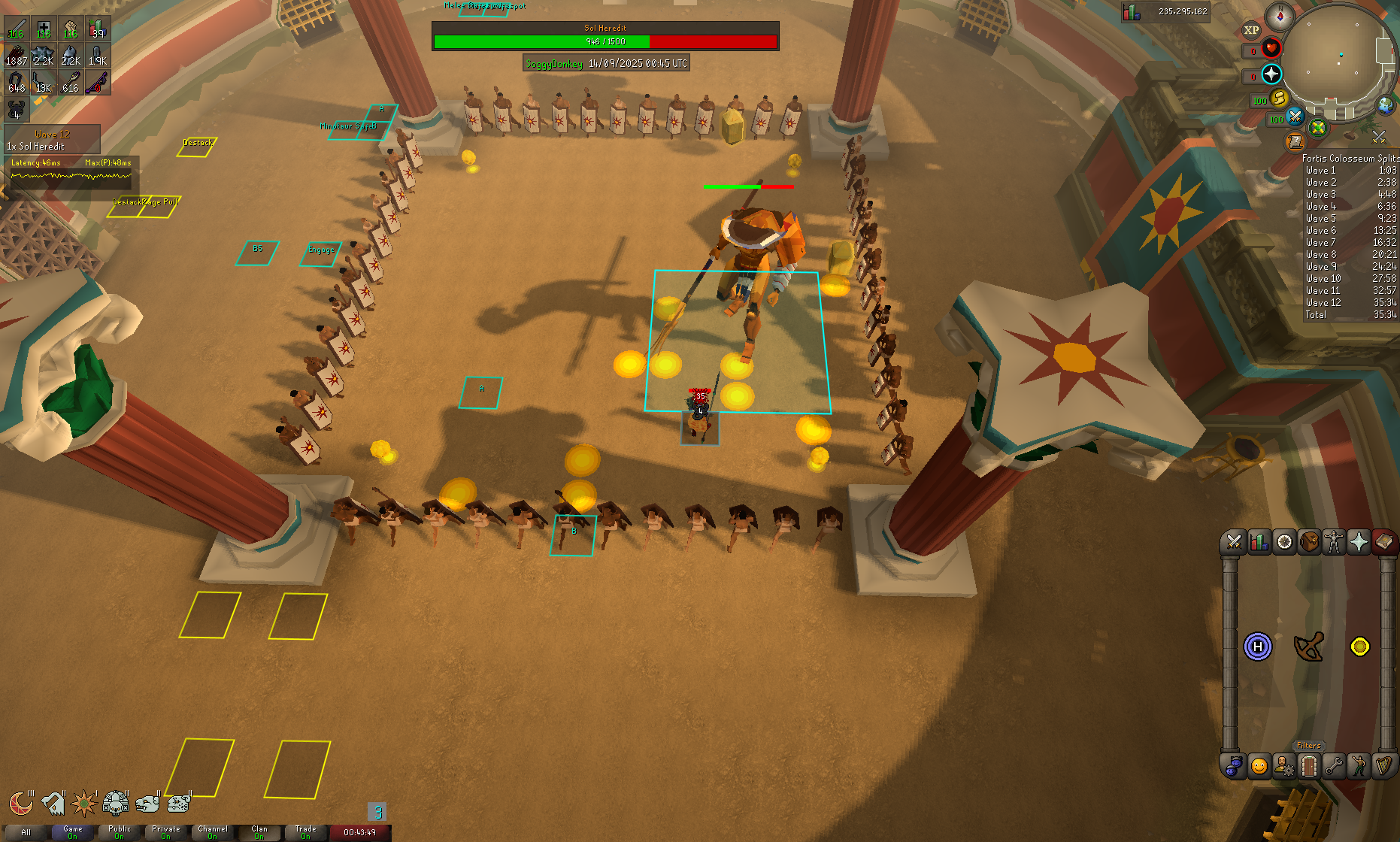Open the Inventory backpack tab
Image resolution: width=1400 pixels, height=842 pixels.
(x=1309, y=542)
